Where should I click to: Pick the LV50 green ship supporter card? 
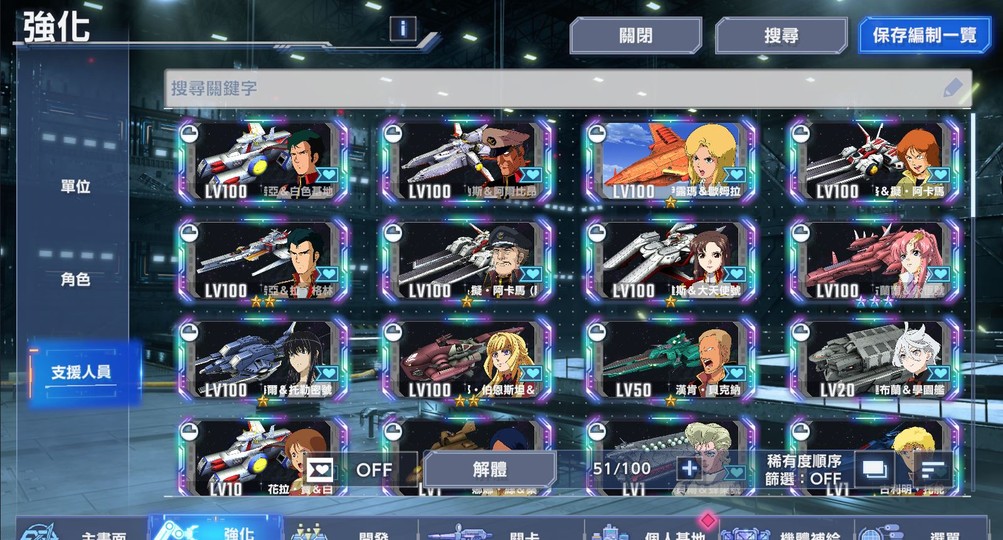pos(670,359)
